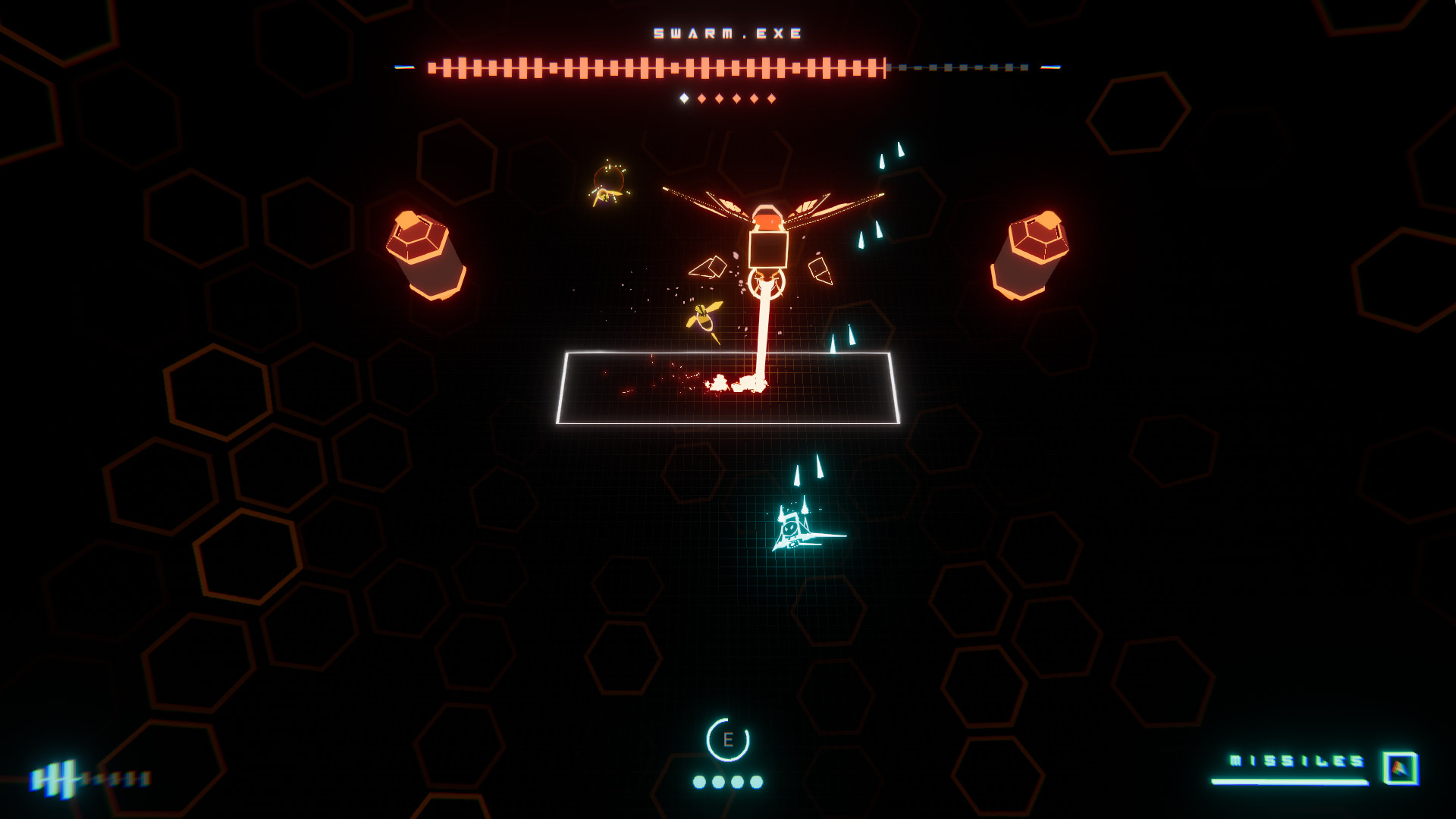Click the SWARM.EXE boss title

(727, 33)
